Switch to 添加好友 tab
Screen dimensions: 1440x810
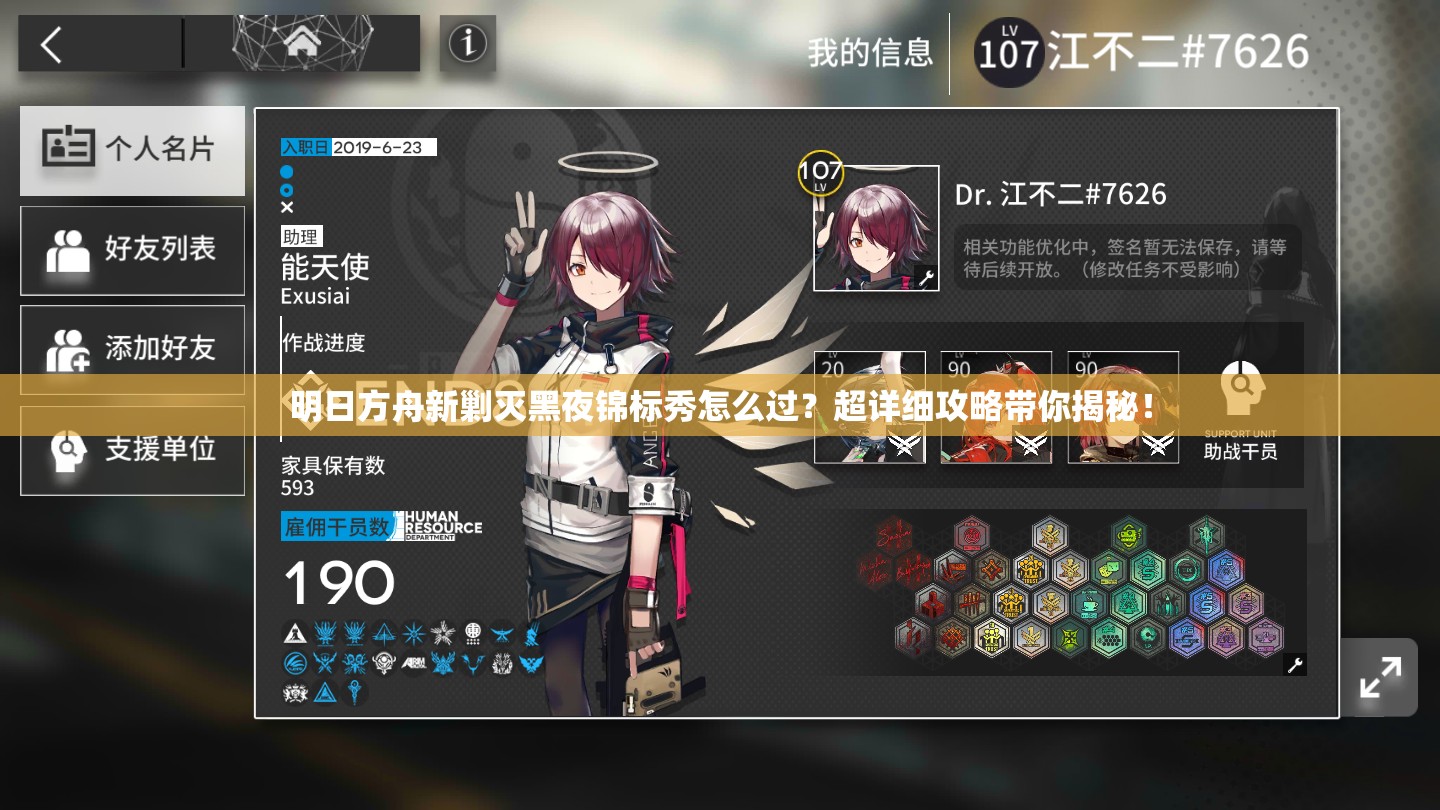pos(132,349)
